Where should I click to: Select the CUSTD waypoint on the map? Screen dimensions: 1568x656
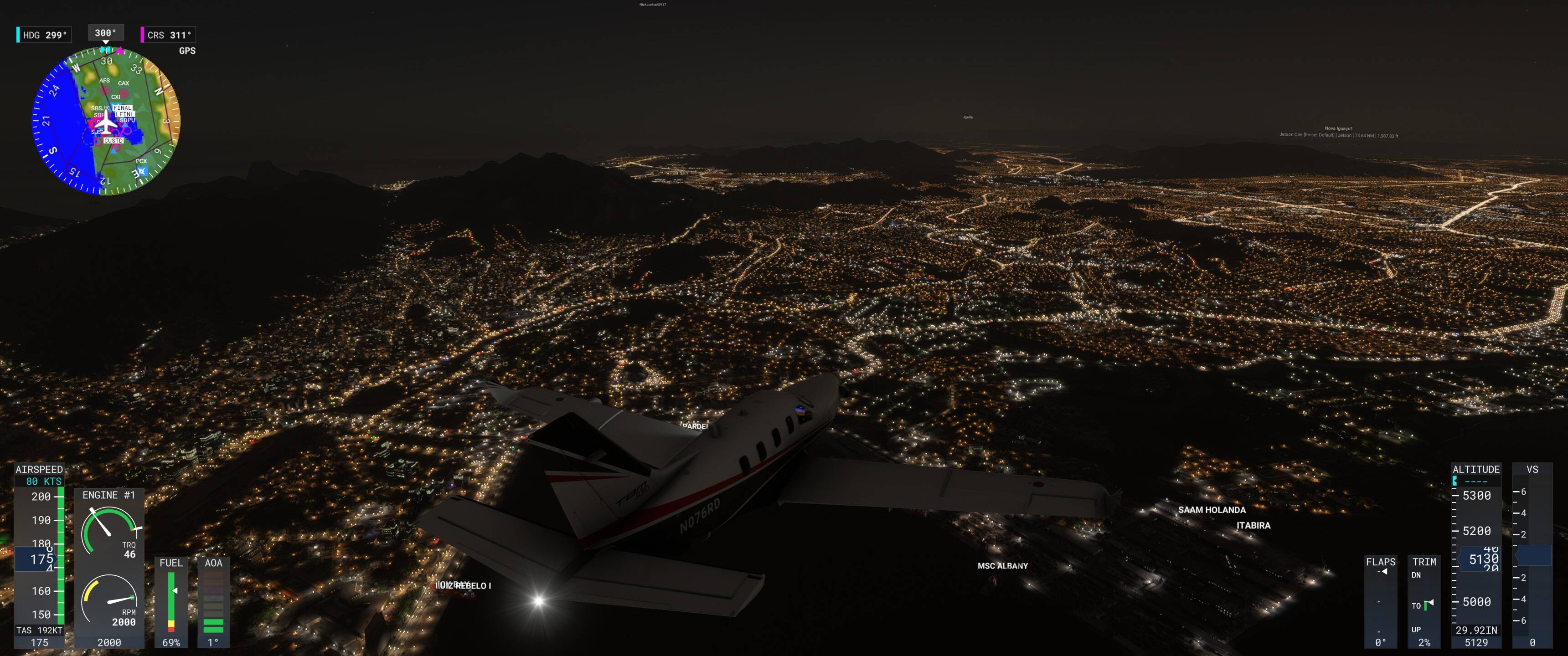coord(113,141)
